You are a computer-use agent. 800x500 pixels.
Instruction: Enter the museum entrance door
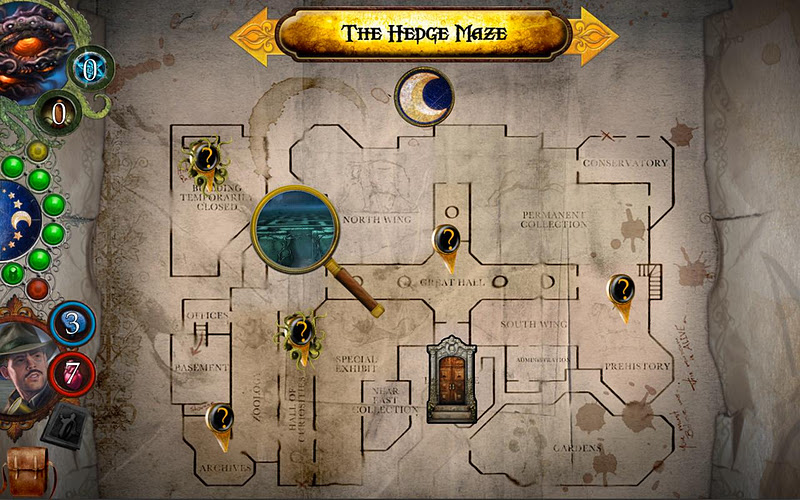(x=449, y=378)
